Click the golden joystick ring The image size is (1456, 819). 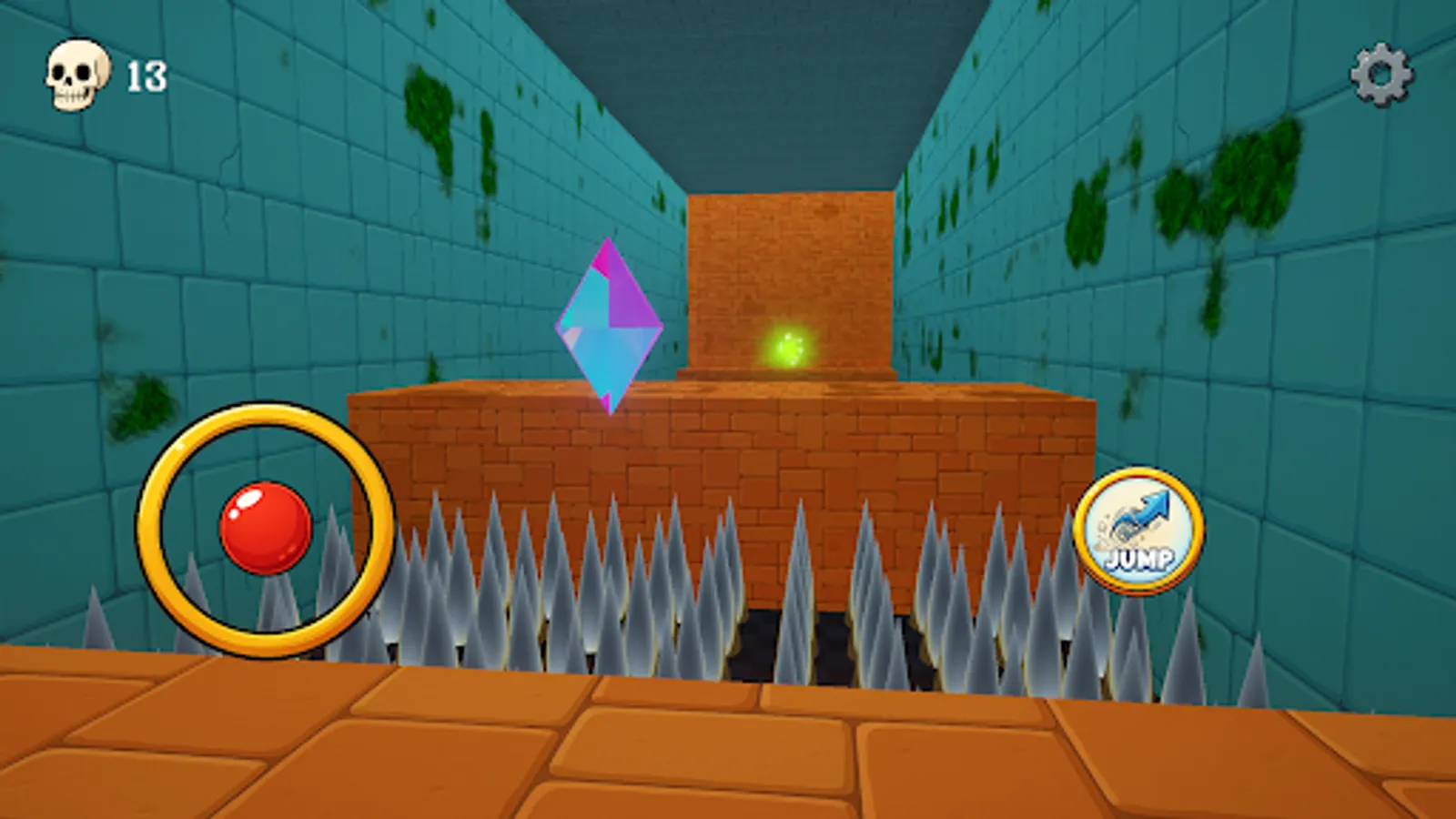tap(260, 419)
